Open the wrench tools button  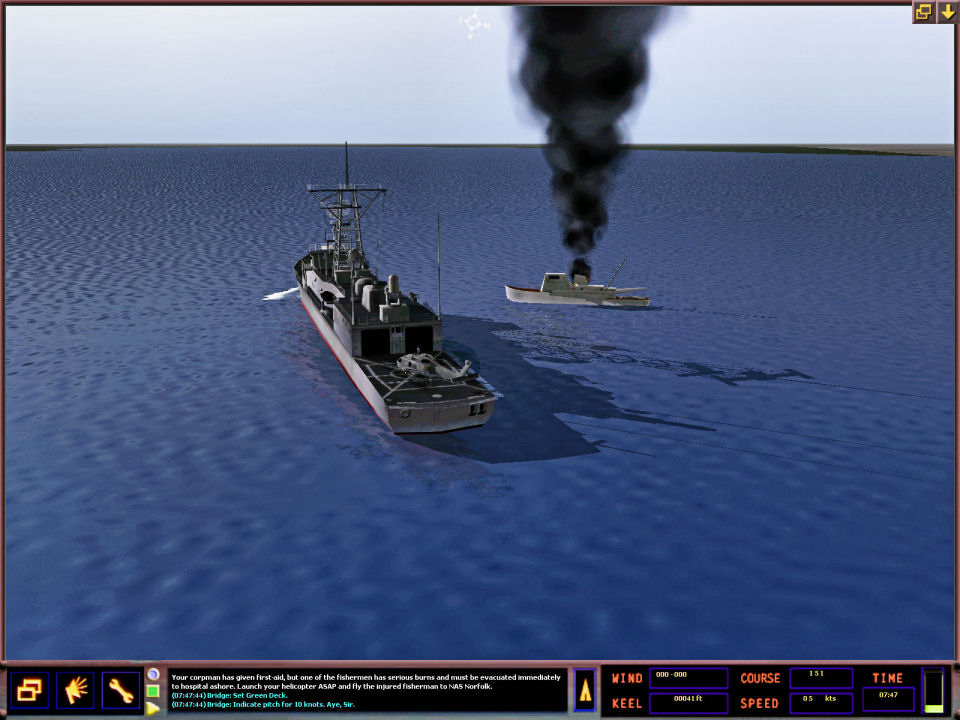[121, 690]
